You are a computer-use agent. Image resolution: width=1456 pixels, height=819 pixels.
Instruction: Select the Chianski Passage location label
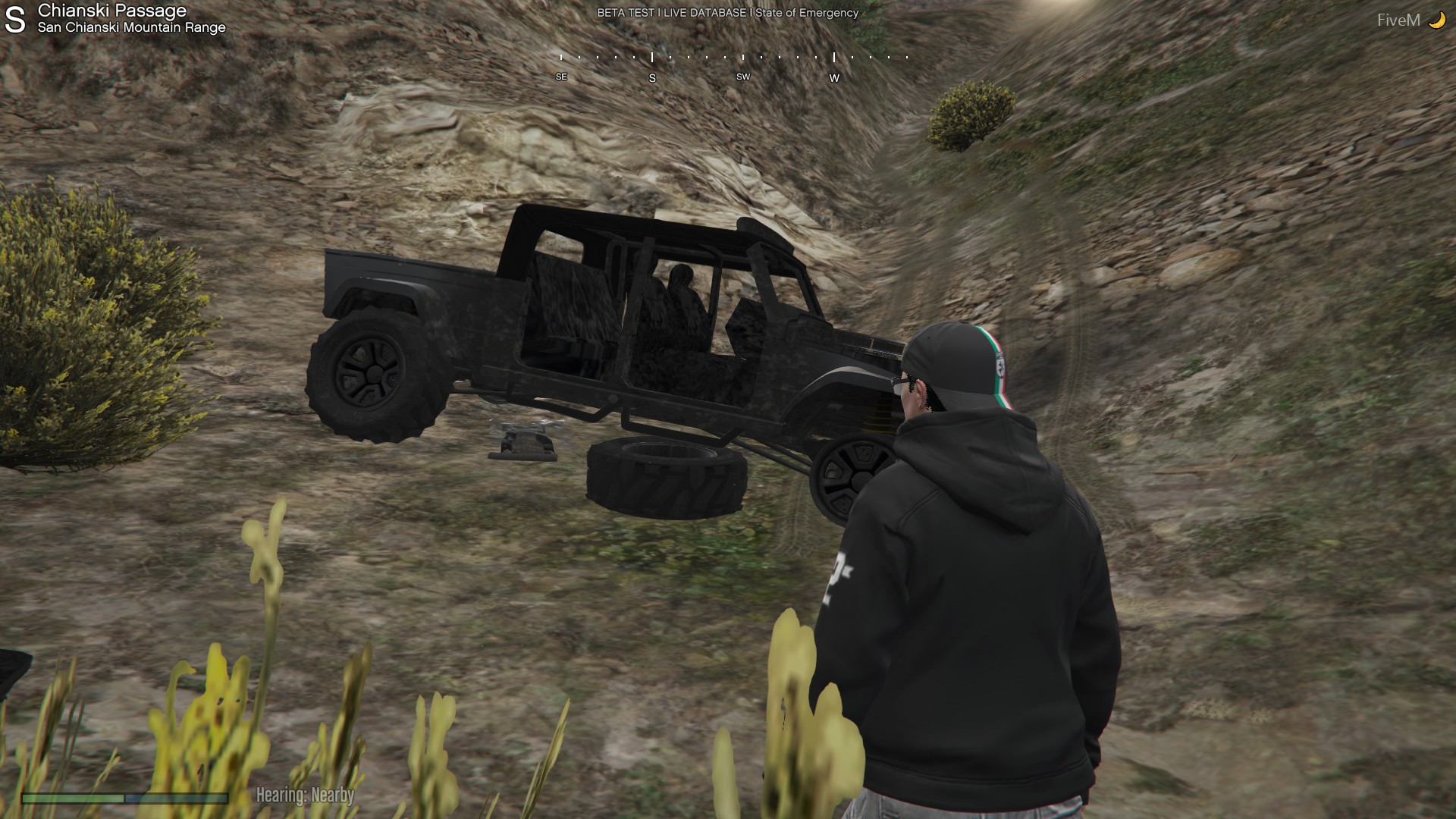112,11
